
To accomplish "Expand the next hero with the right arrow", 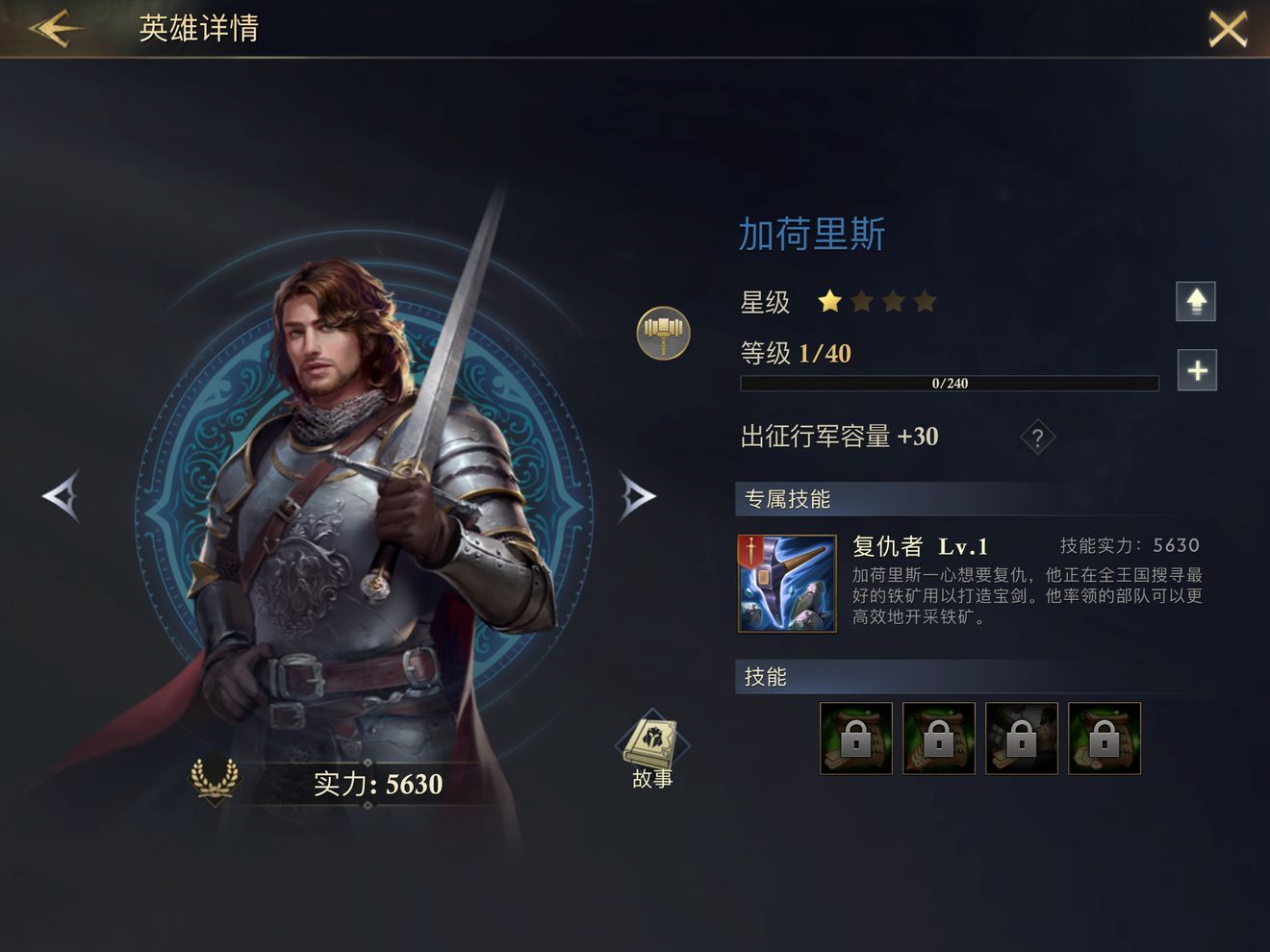I will pyautogui.click(x=636, y=498).
